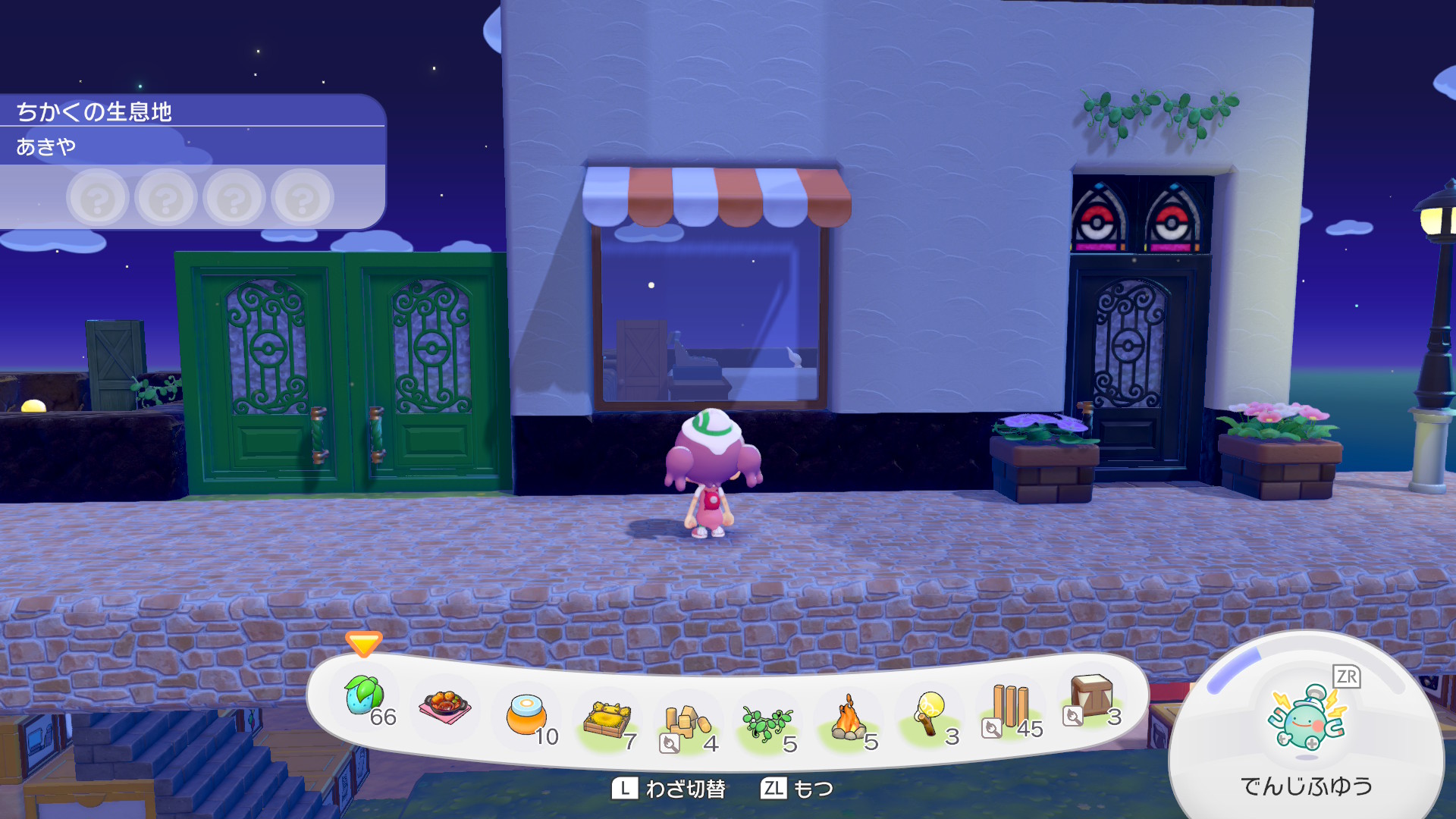Select the toy blocks item slot
Image resolution: width=1456 pixels, height=819 pixels.
pos(686,723)
